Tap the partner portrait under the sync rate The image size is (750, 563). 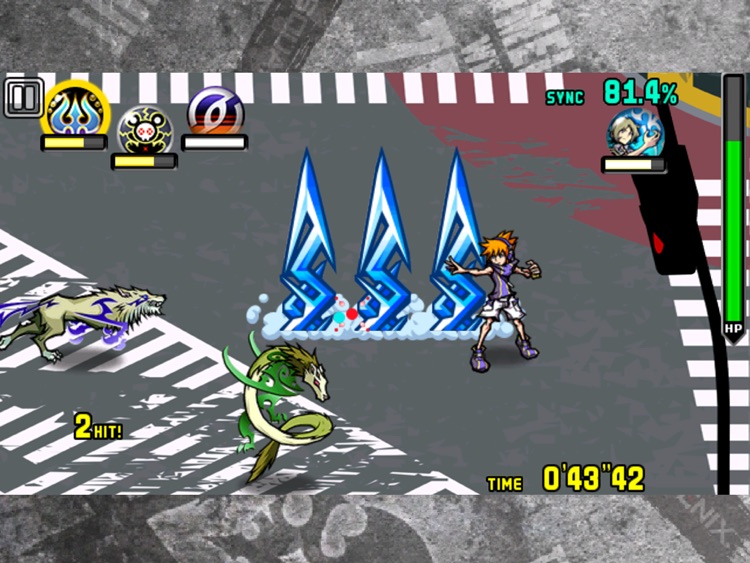tap(634, 133)
